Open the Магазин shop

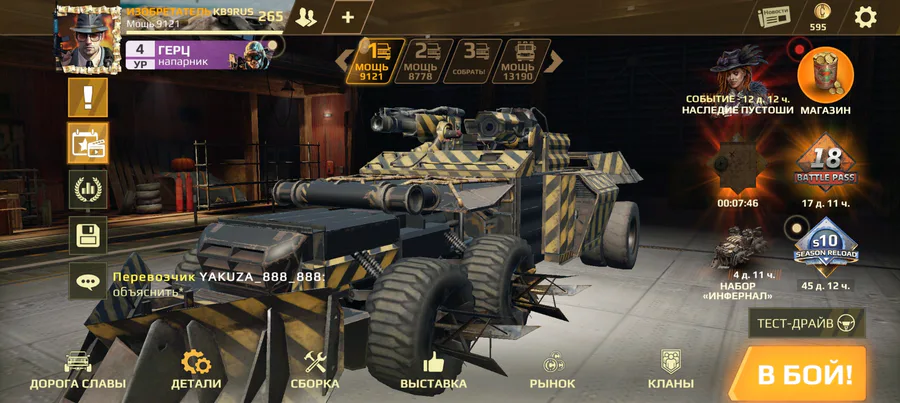pos(826,77)
